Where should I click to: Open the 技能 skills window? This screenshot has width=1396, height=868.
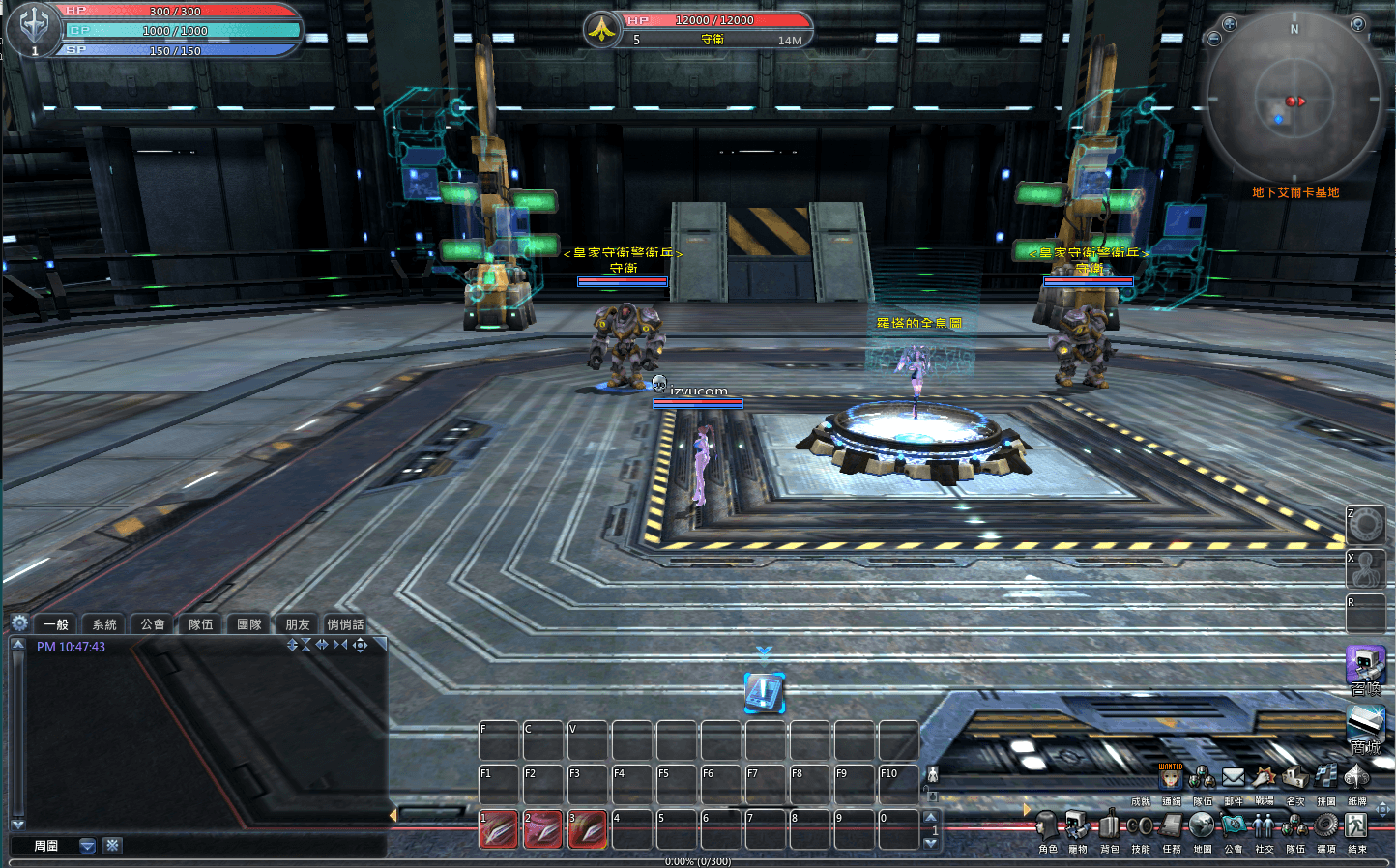(1141, 826)
